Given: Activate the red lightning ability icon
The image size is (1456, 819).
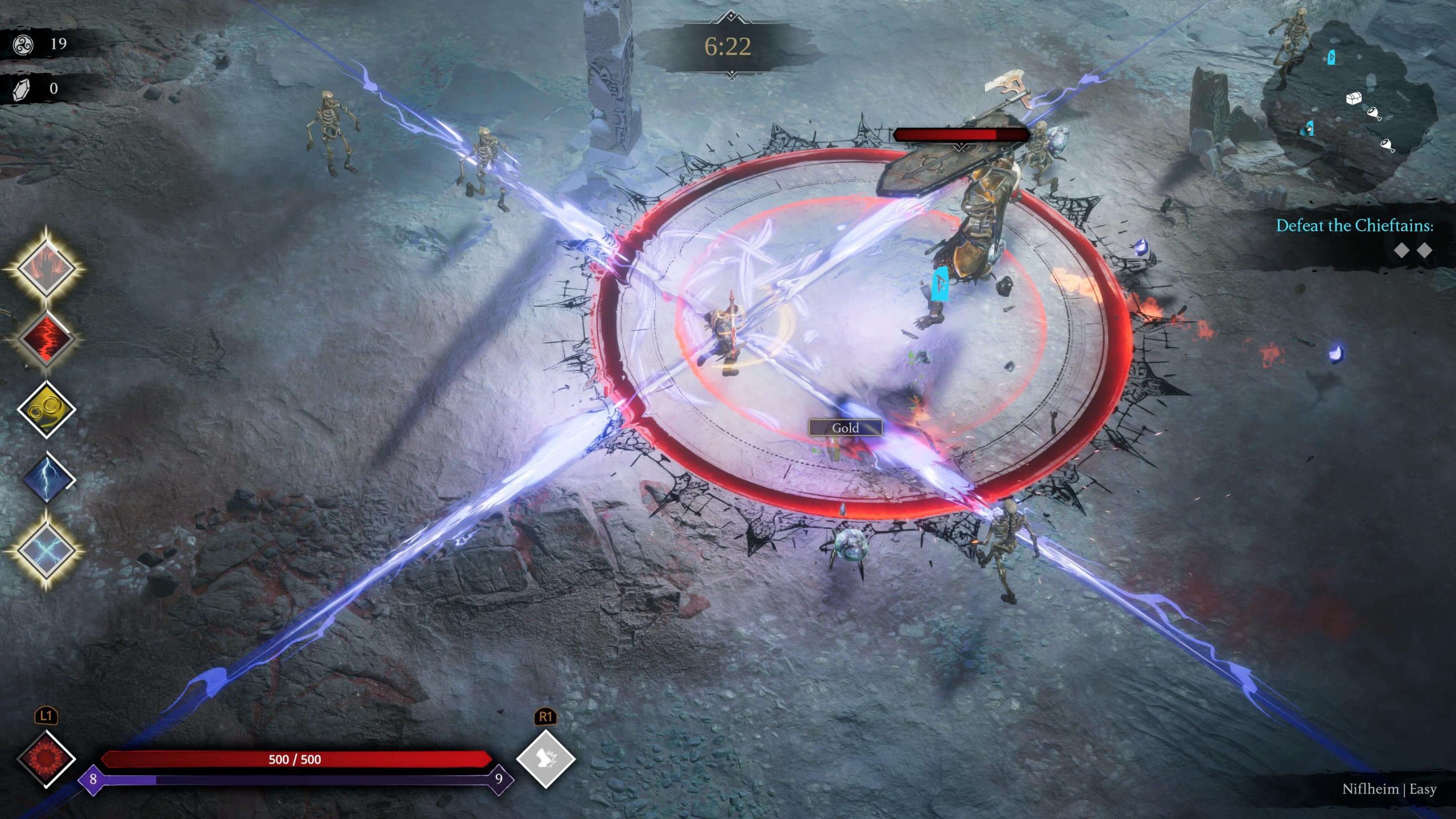Looking at the screenshot, I should coord(45,339).
